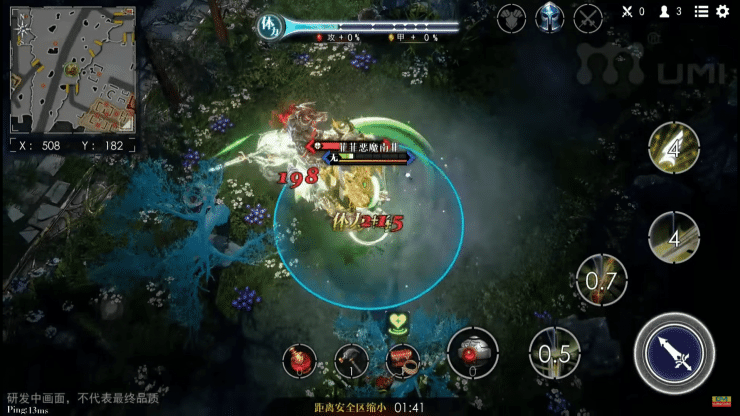This screenshot has height=416, width=740.
Task: Open the settings gear menu
Action: click(x=723, y=11)
